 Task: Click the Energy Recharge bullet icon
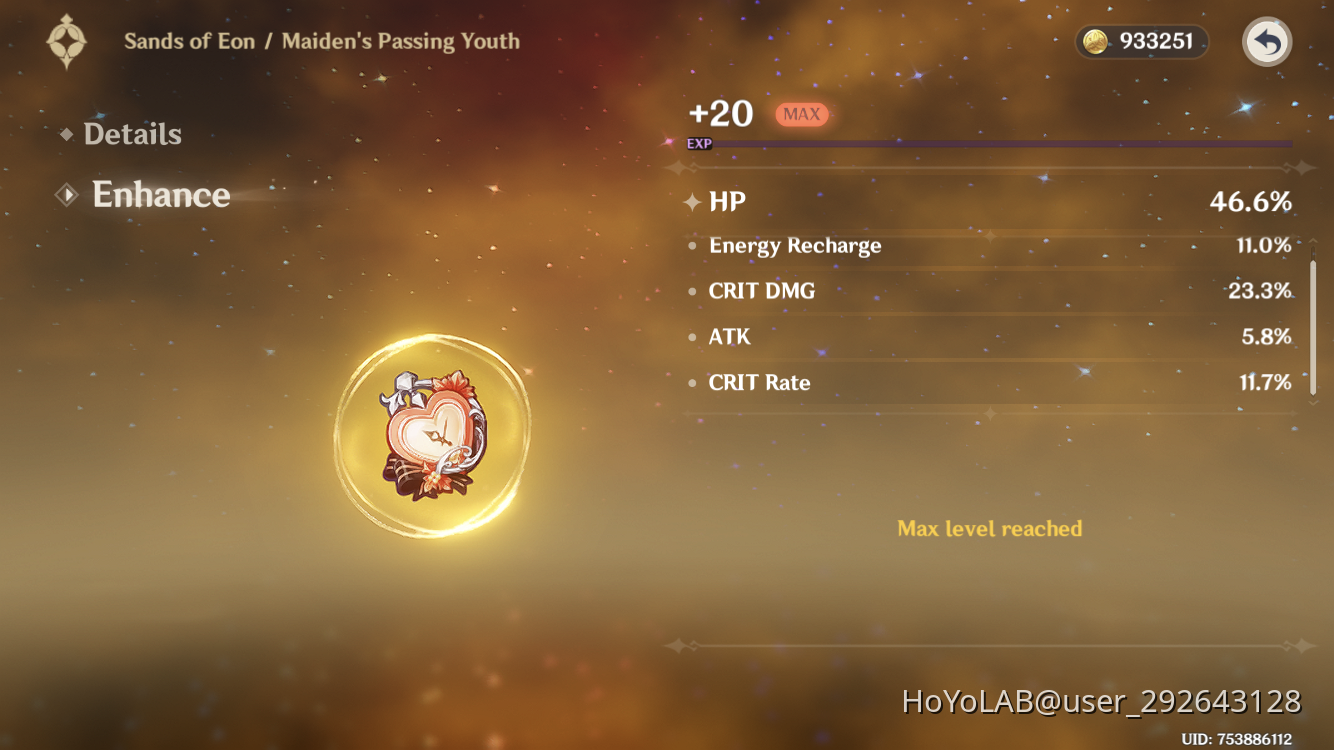pos(692,245)
